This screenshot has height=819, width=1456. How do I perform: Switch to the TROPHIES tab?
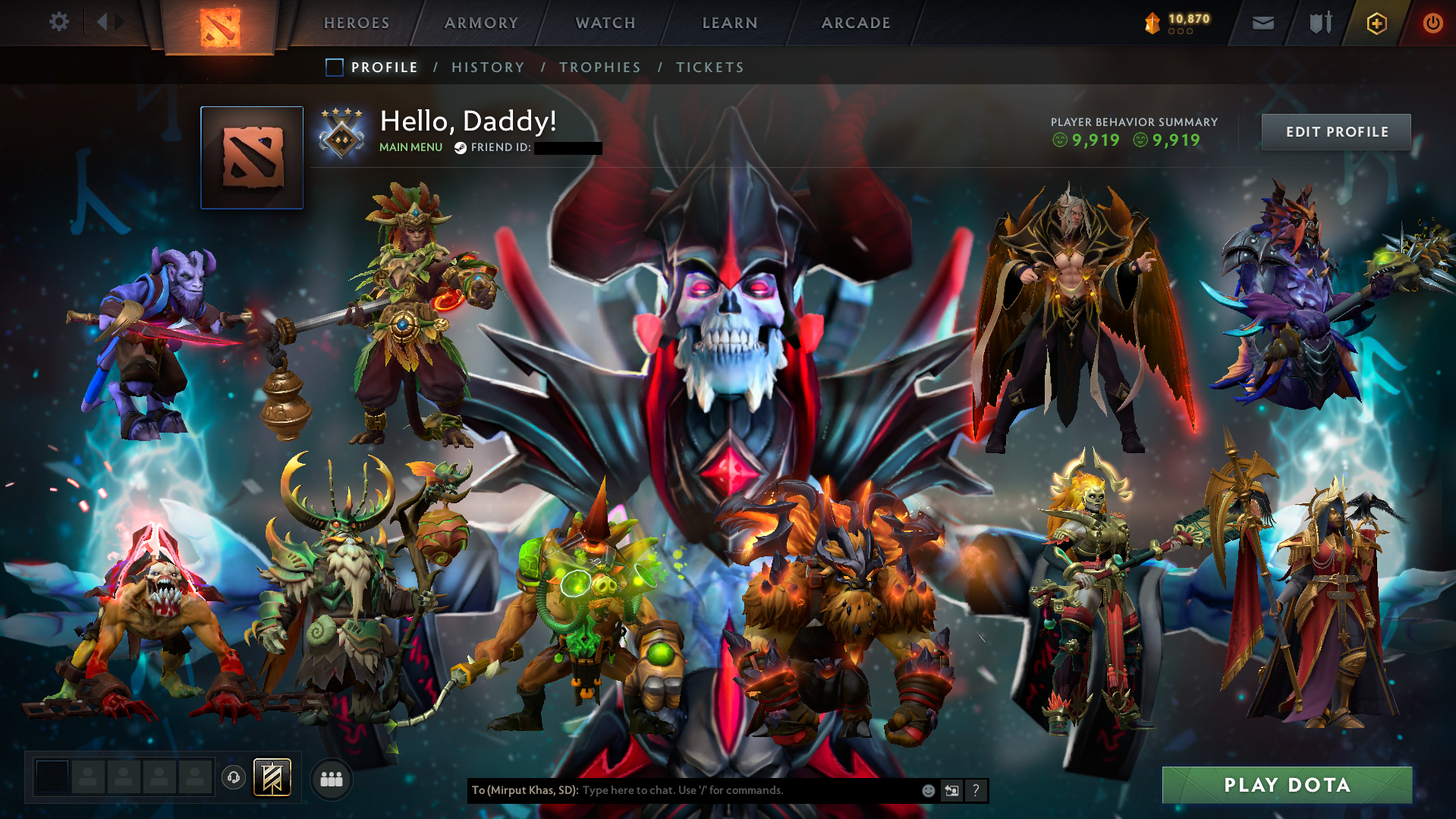(599, 68)
